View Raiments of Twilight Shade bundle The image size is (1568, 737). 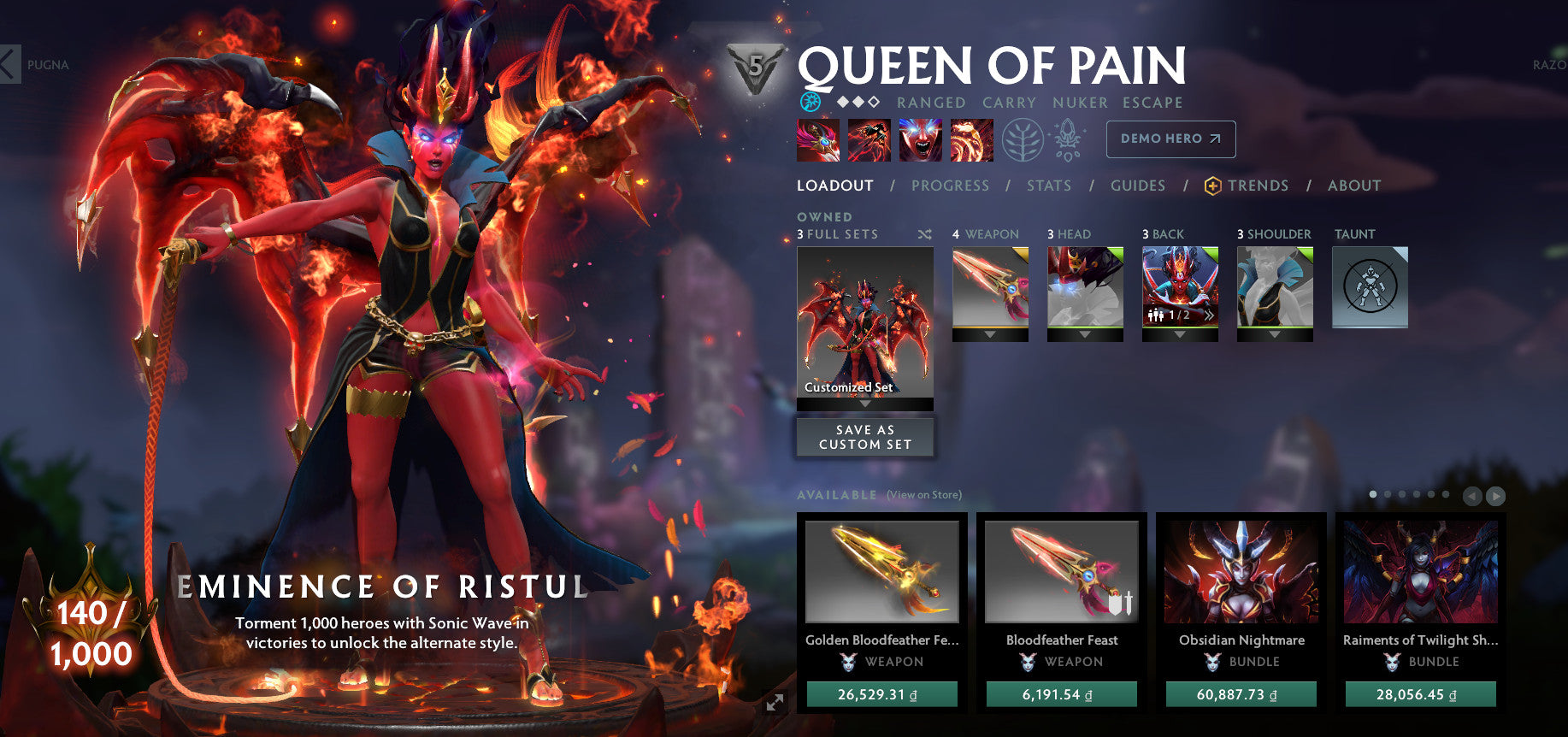1420,572
